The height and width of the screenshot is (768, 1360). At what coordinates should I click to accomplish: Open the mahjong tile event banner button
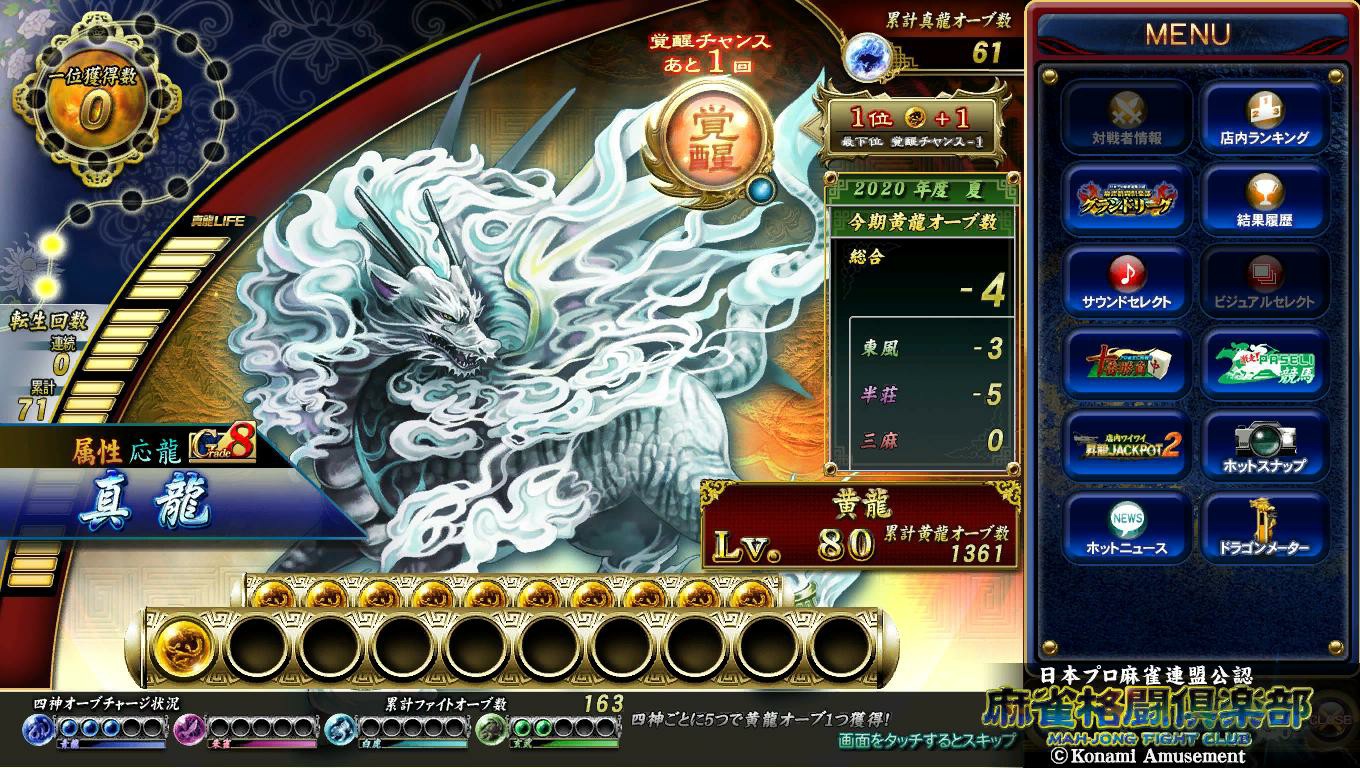click(1126, 363)
